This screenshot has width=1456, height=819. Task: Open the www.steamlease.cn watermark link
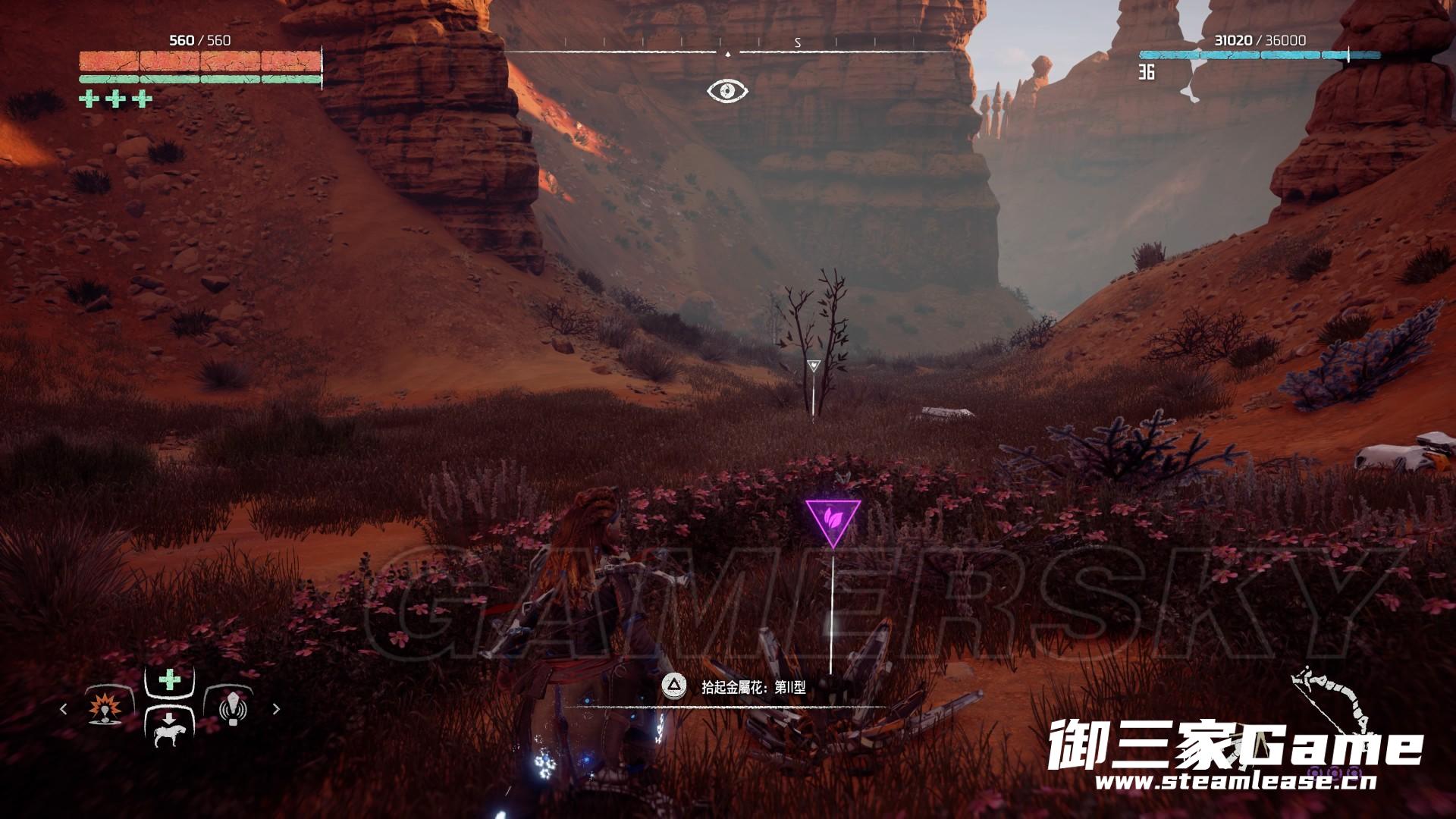(1236, 782)
